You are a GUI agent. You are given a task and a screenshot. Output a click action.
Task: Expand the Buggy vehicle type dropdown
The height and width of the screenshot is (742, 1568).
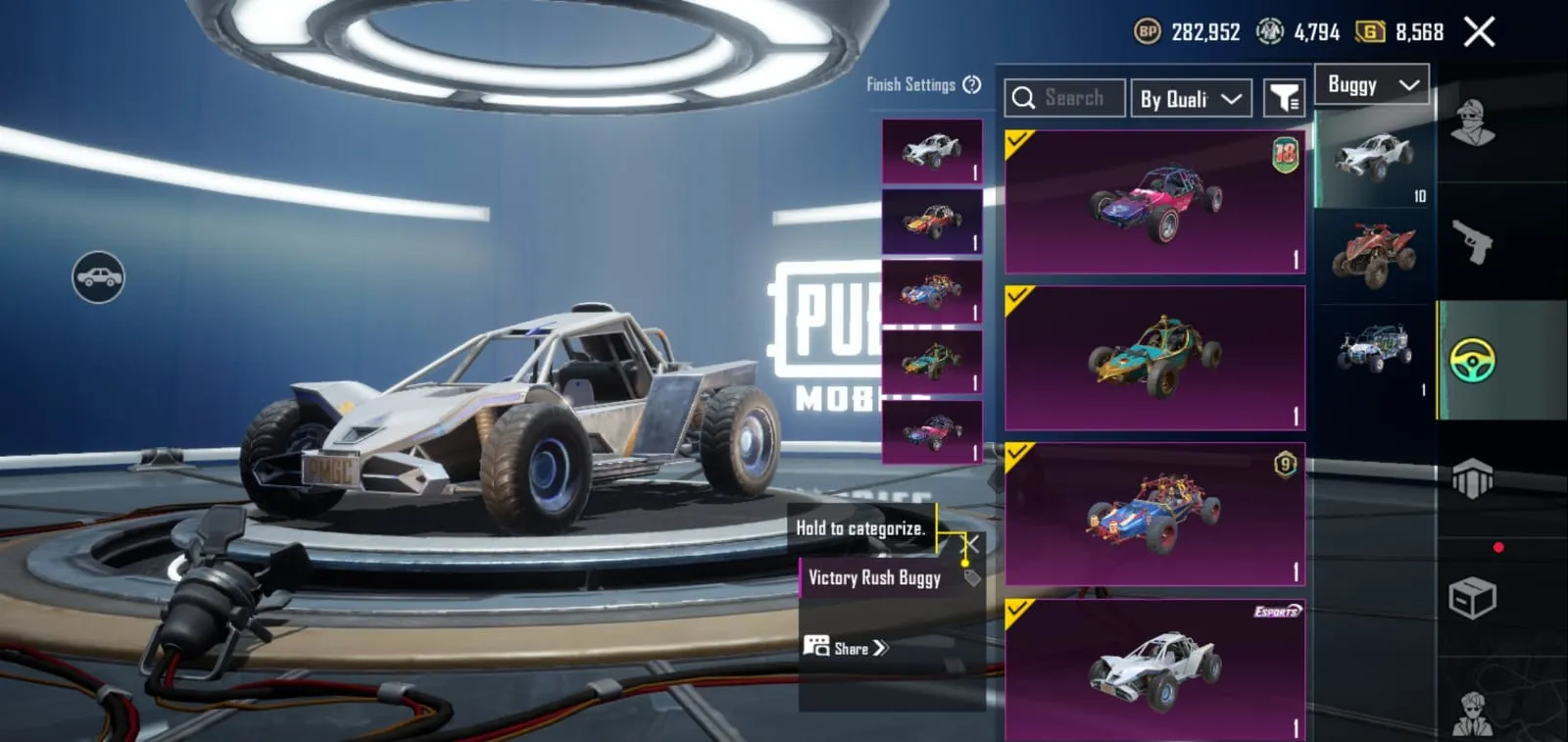pyautogui.click(x=1371, y=84)
